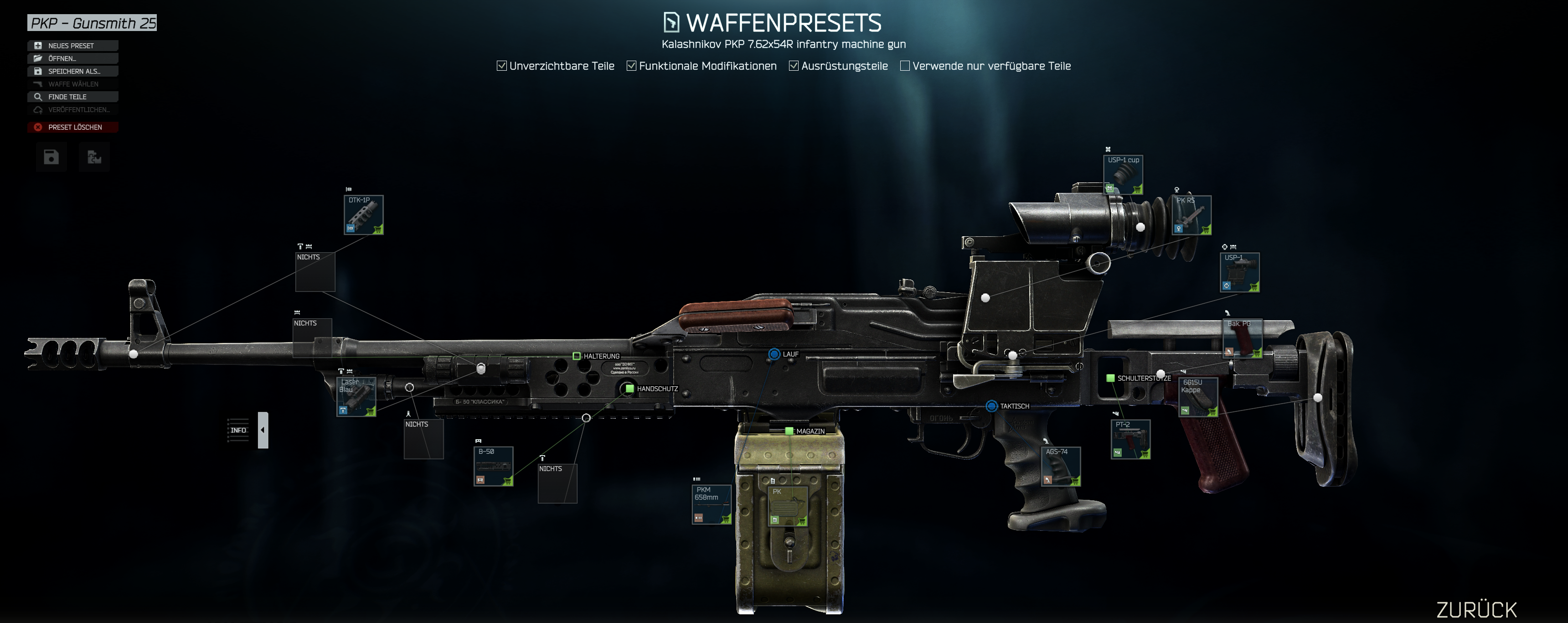This screenshot has height=623, width=1568.
Task: Toggle Funktionale Modifikationen checkbox
Action: 632,66
